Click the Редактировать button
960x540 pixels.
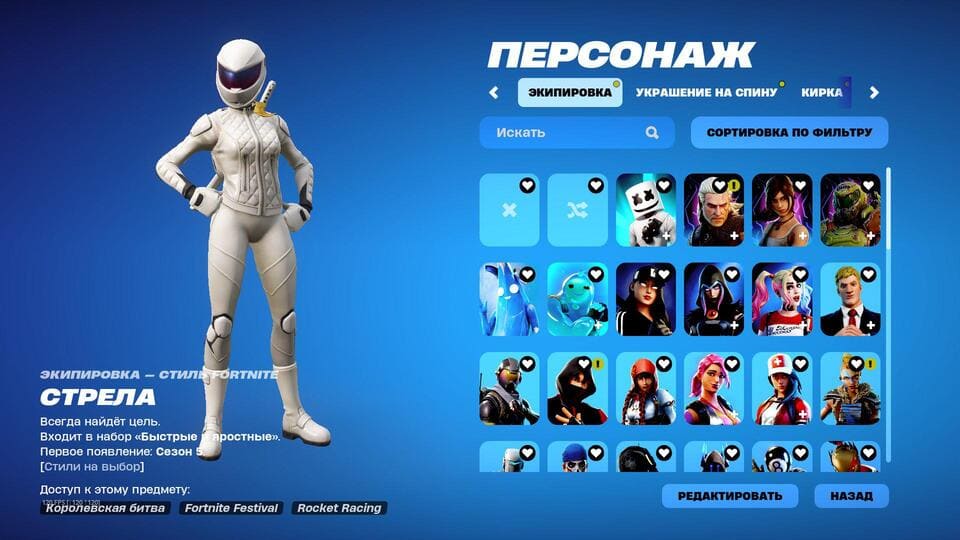point(729,496)
